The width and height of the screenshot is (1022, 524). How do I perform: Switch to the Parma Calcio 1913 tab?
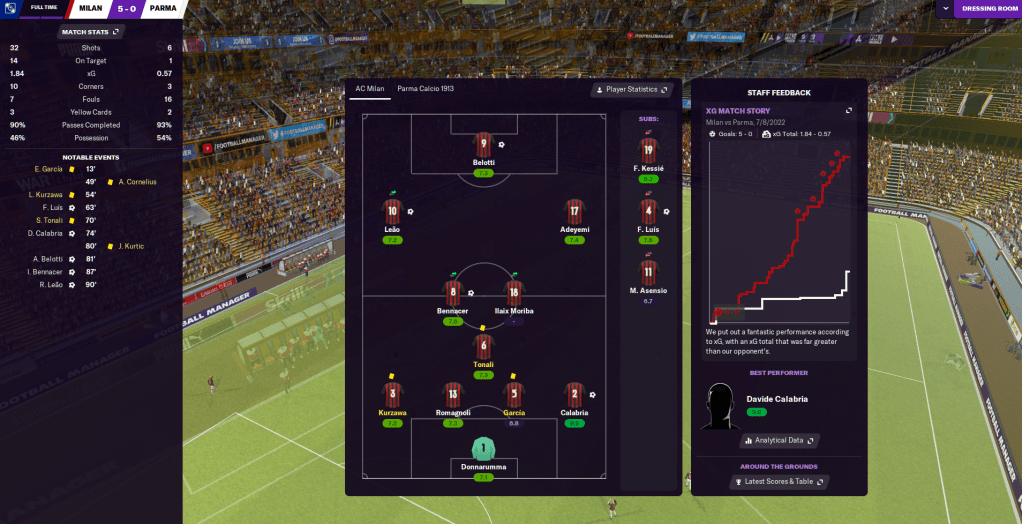(x=425, y=89)
